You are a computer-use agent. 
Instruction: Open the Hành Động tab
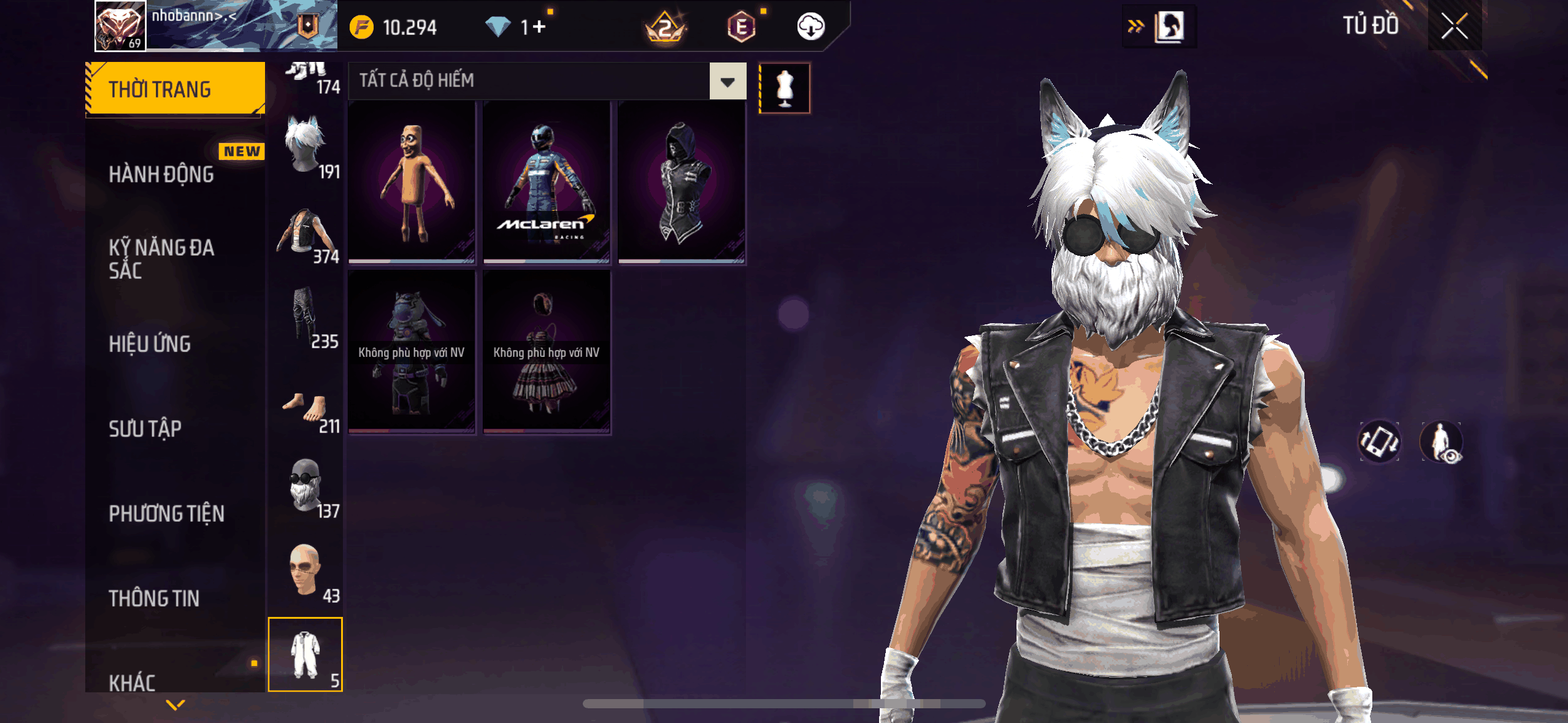(161, 174)
